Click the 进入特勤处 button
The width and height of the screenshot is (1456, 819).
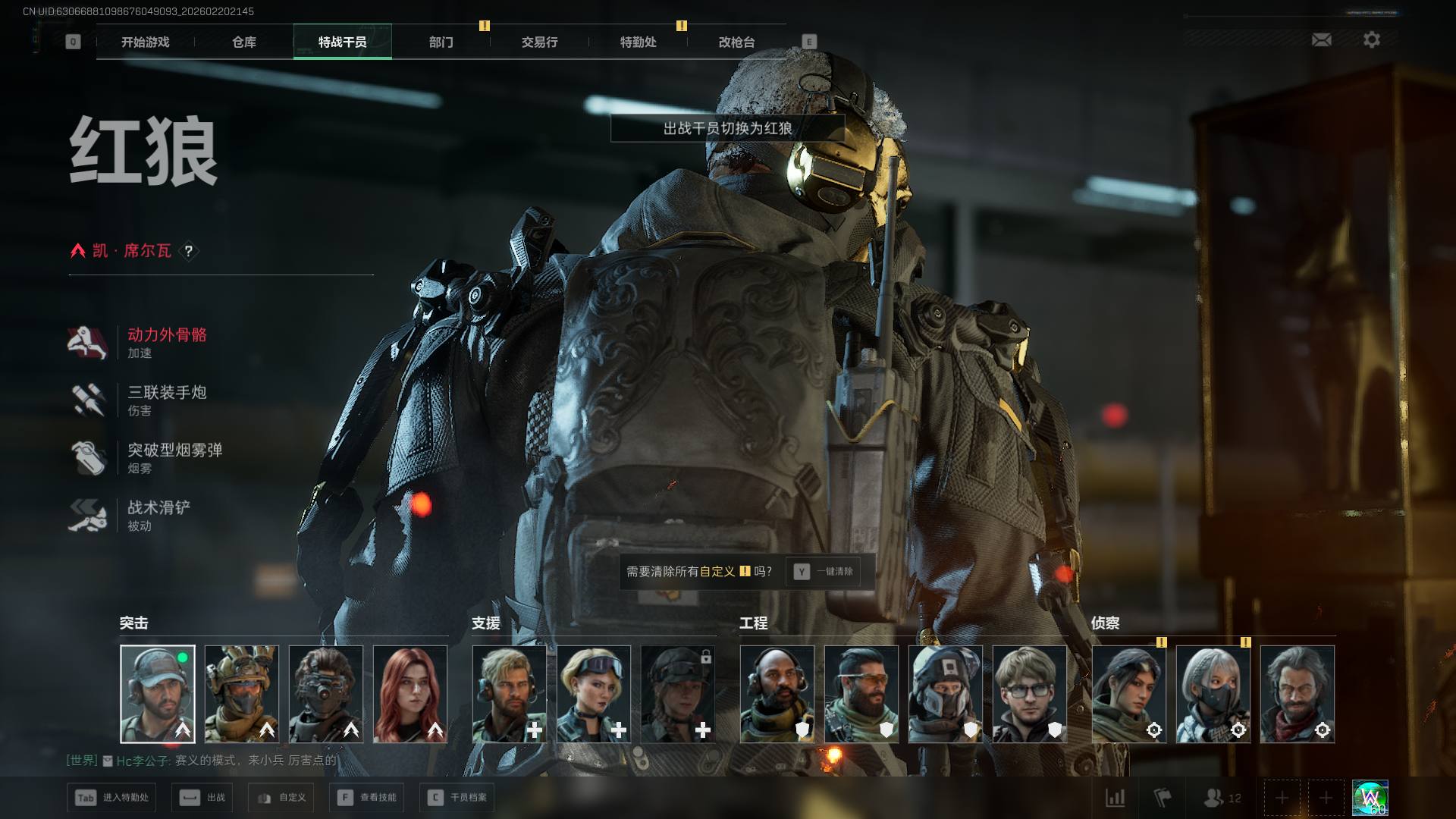click(x=112, y=798)
